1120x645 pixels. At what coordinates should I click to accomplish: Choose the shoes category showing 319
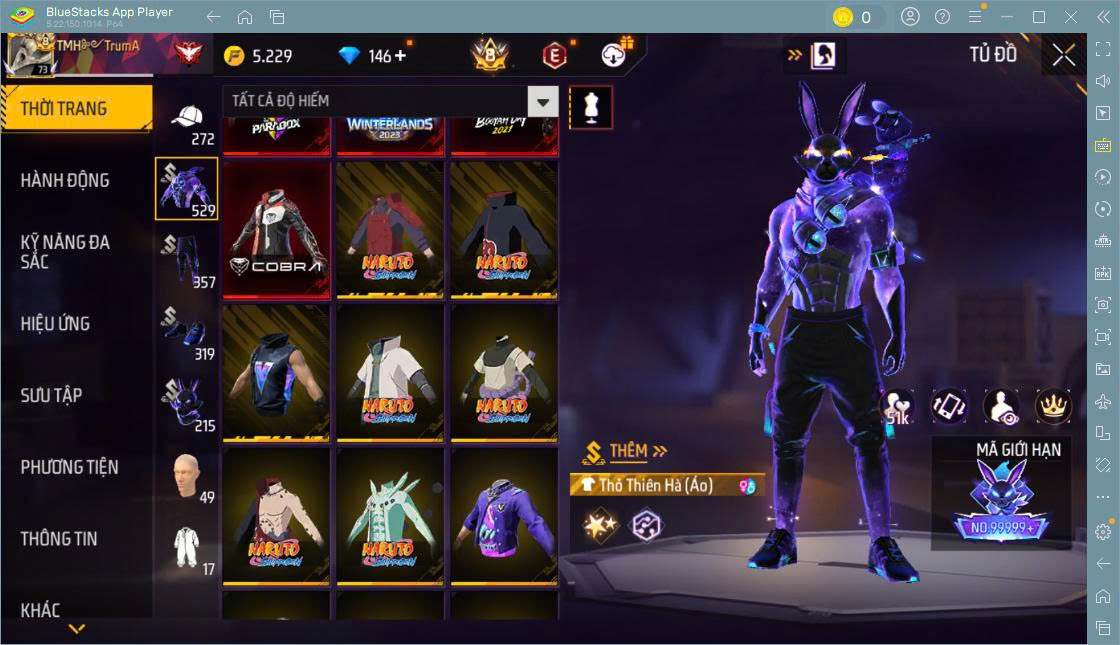coord(187,332)
